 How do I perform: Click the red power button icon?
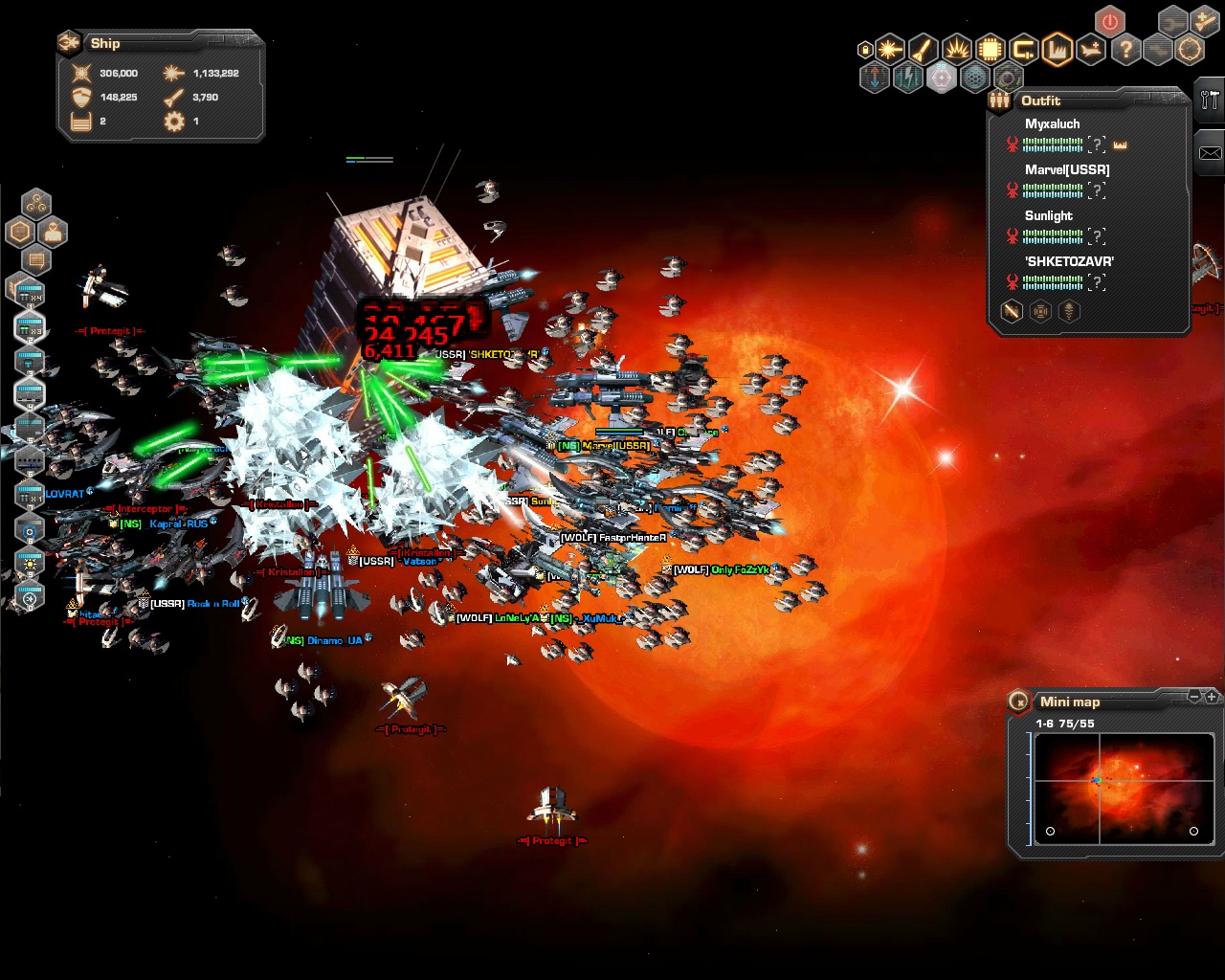point(1110,21)
